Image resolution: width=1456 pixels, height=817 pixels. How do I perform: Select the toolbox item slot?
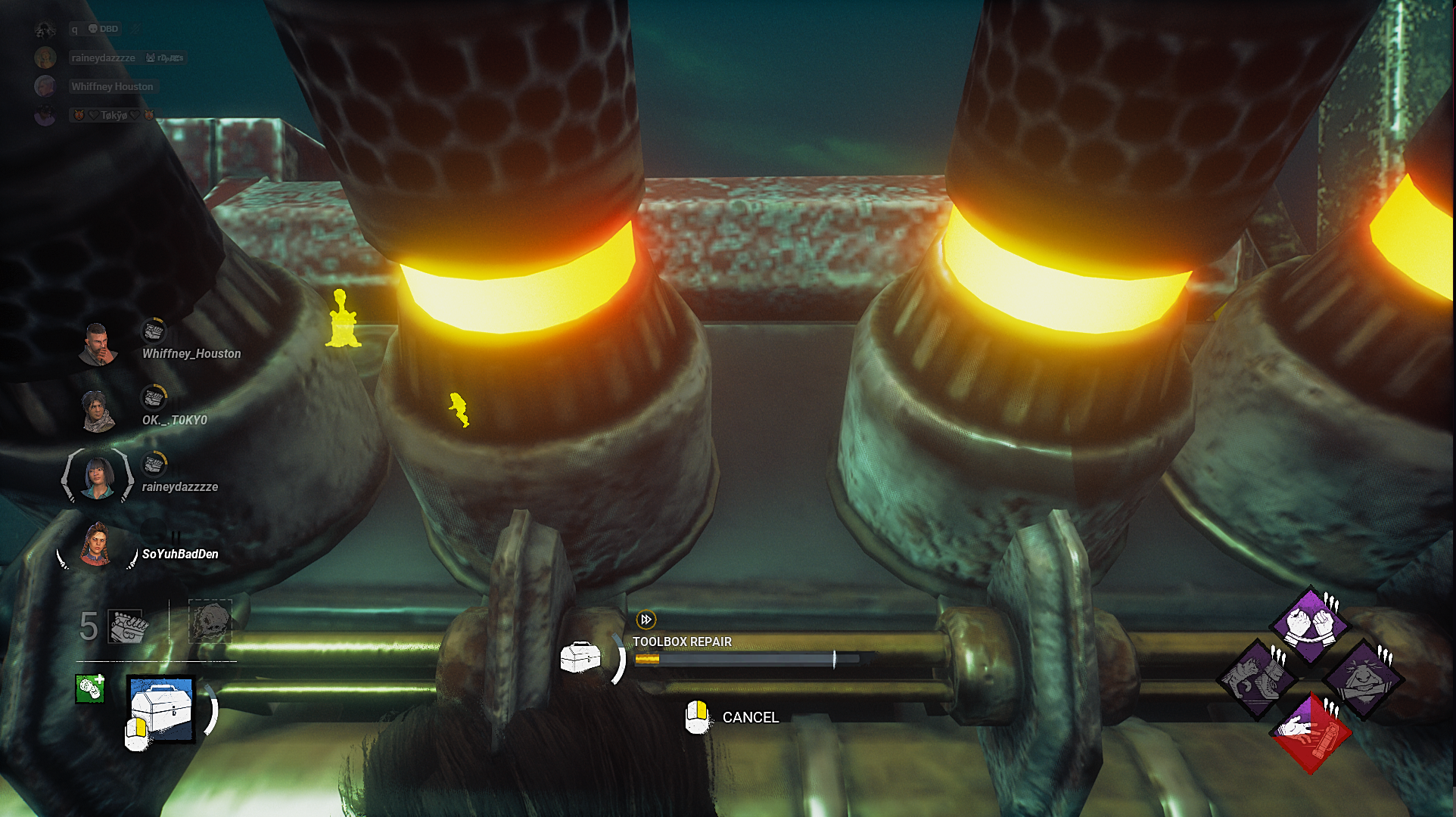[x=161, y=709]
